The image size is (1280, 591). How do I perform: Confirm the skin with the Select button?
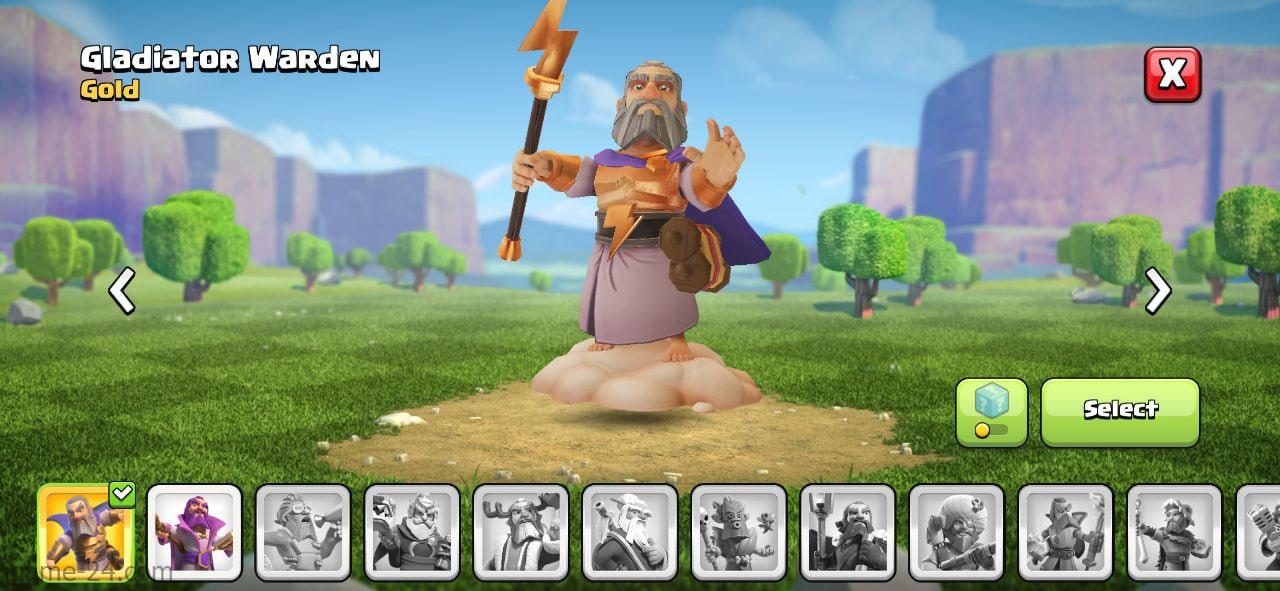(x=1120, y=411)
